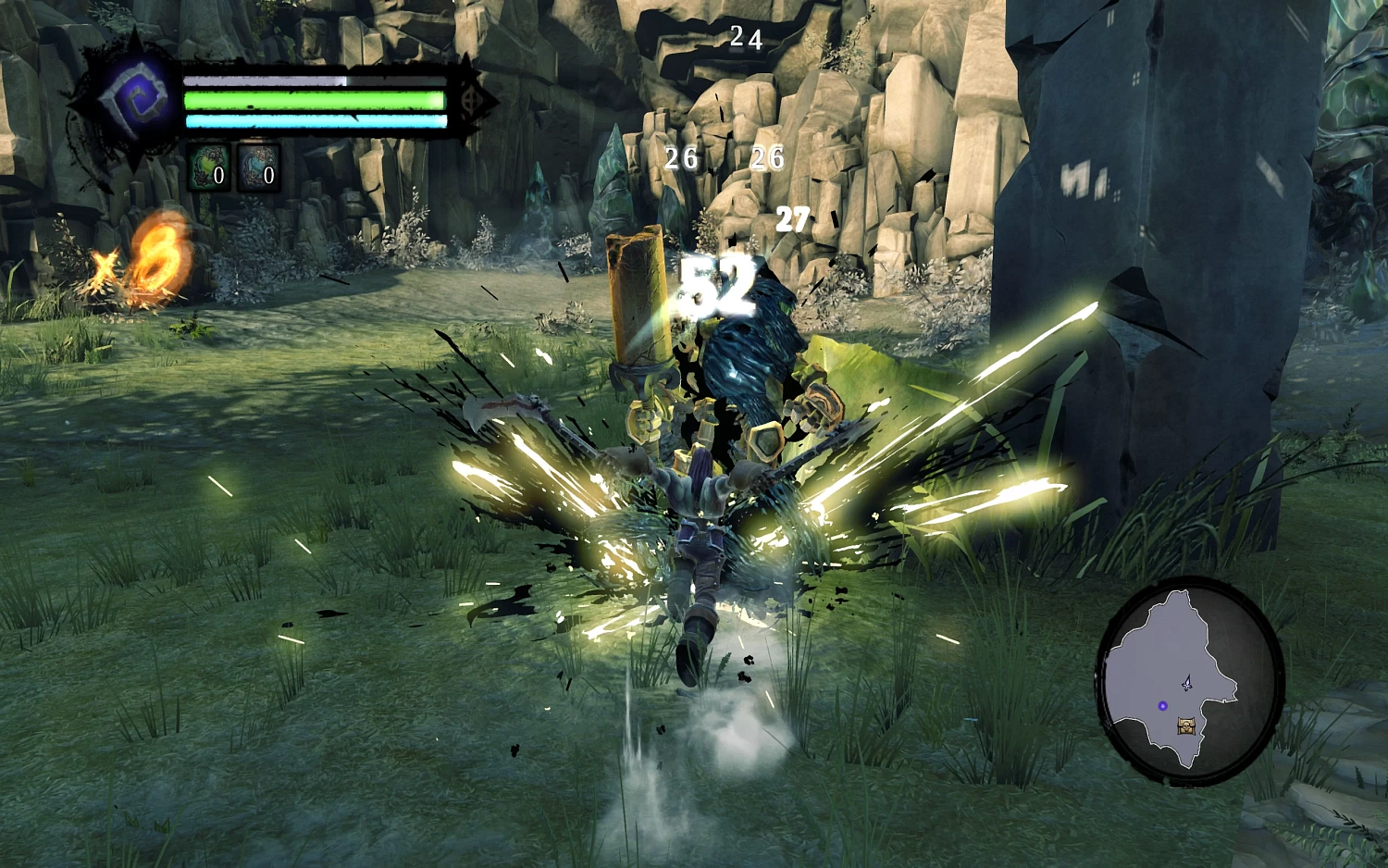Click the blue objective dot on the minimap
The image size is (1388, 868).
point(1160,705)
